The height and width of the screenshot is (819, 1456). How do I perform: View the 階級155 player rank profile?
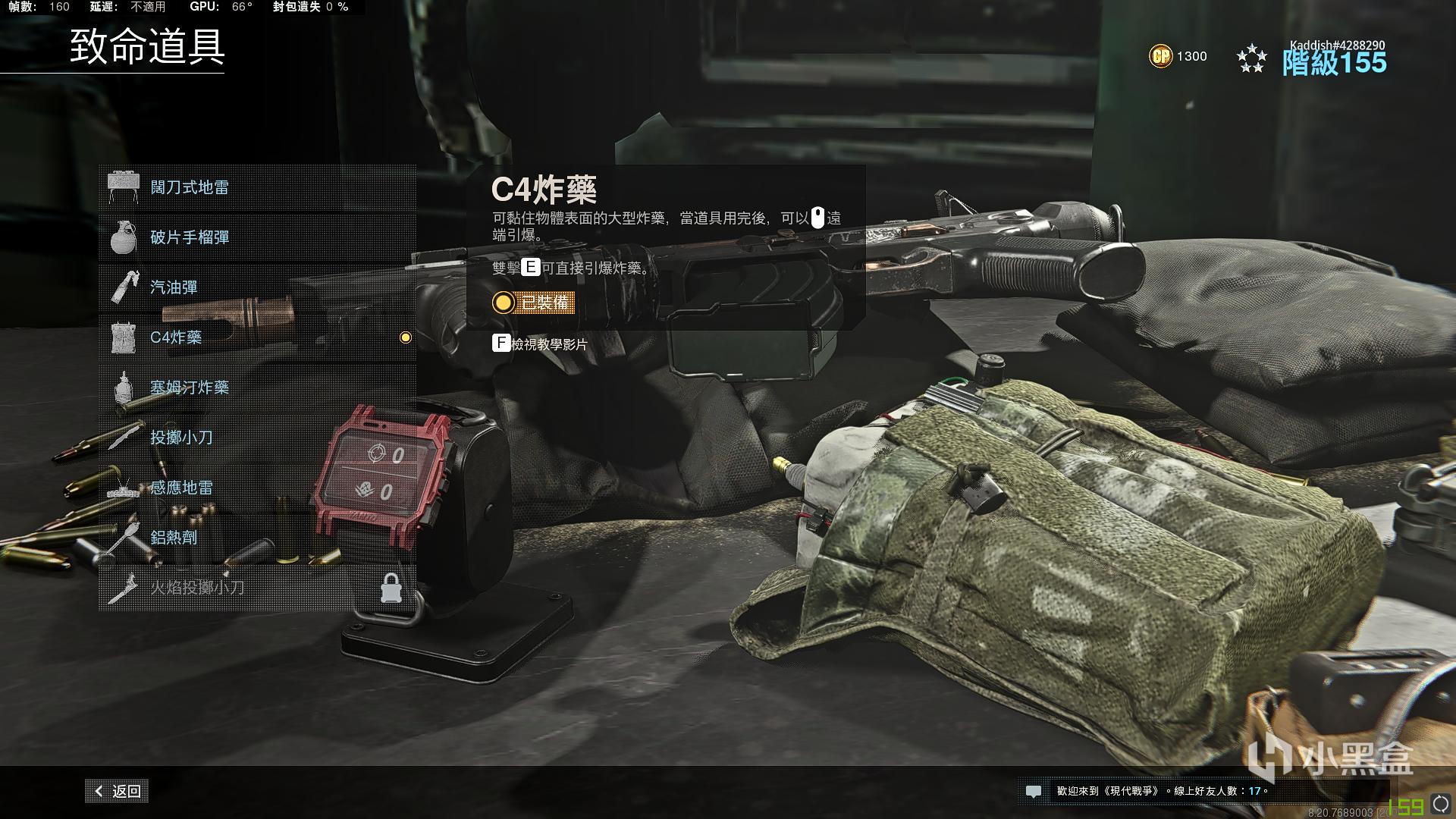(x=1333, y=61)
